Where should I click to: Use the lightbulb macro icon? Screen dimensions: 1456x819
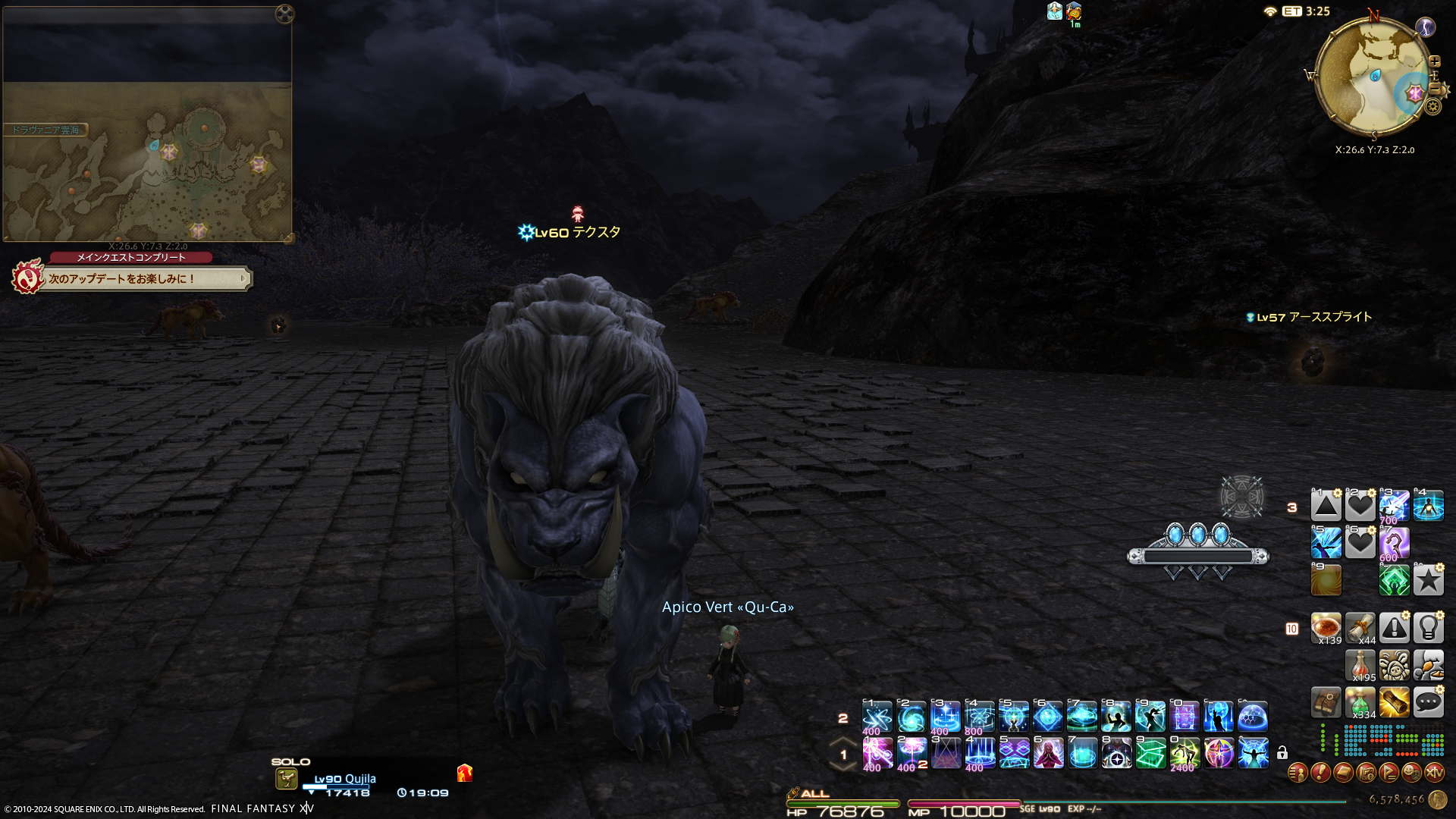coord(1428,628)
